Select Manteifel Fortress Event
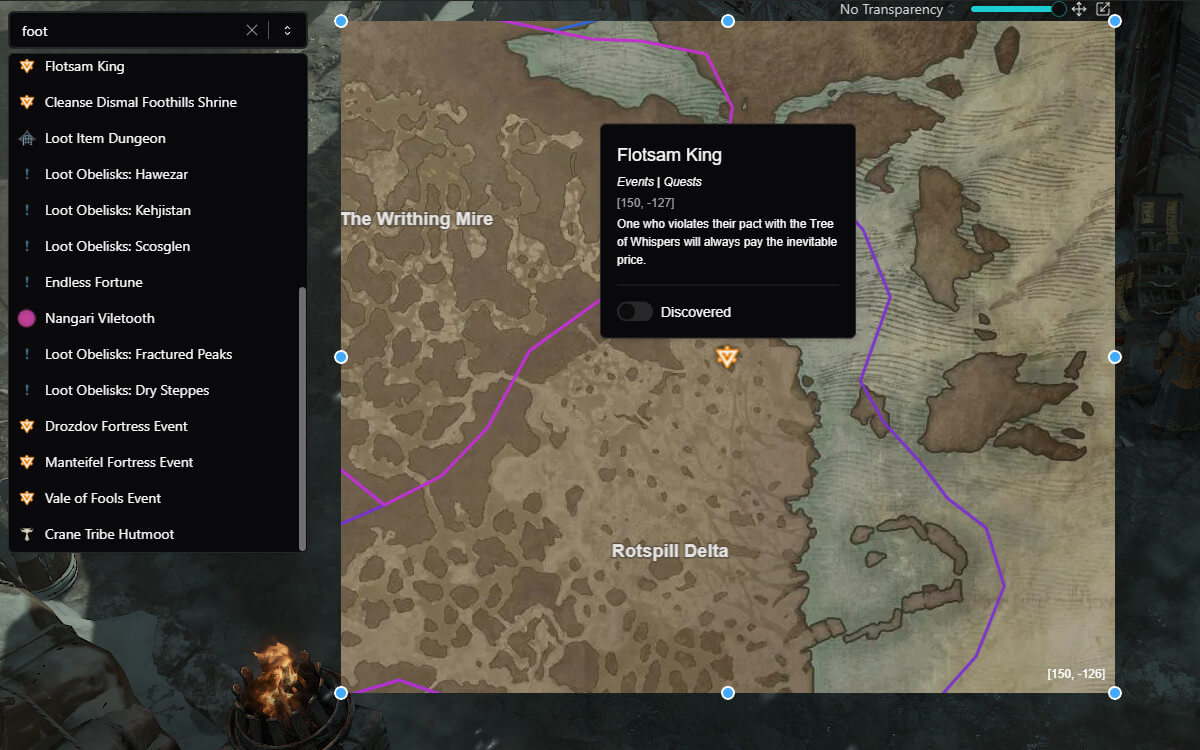This screenshot has width=1200, height=750. point(119,463)
